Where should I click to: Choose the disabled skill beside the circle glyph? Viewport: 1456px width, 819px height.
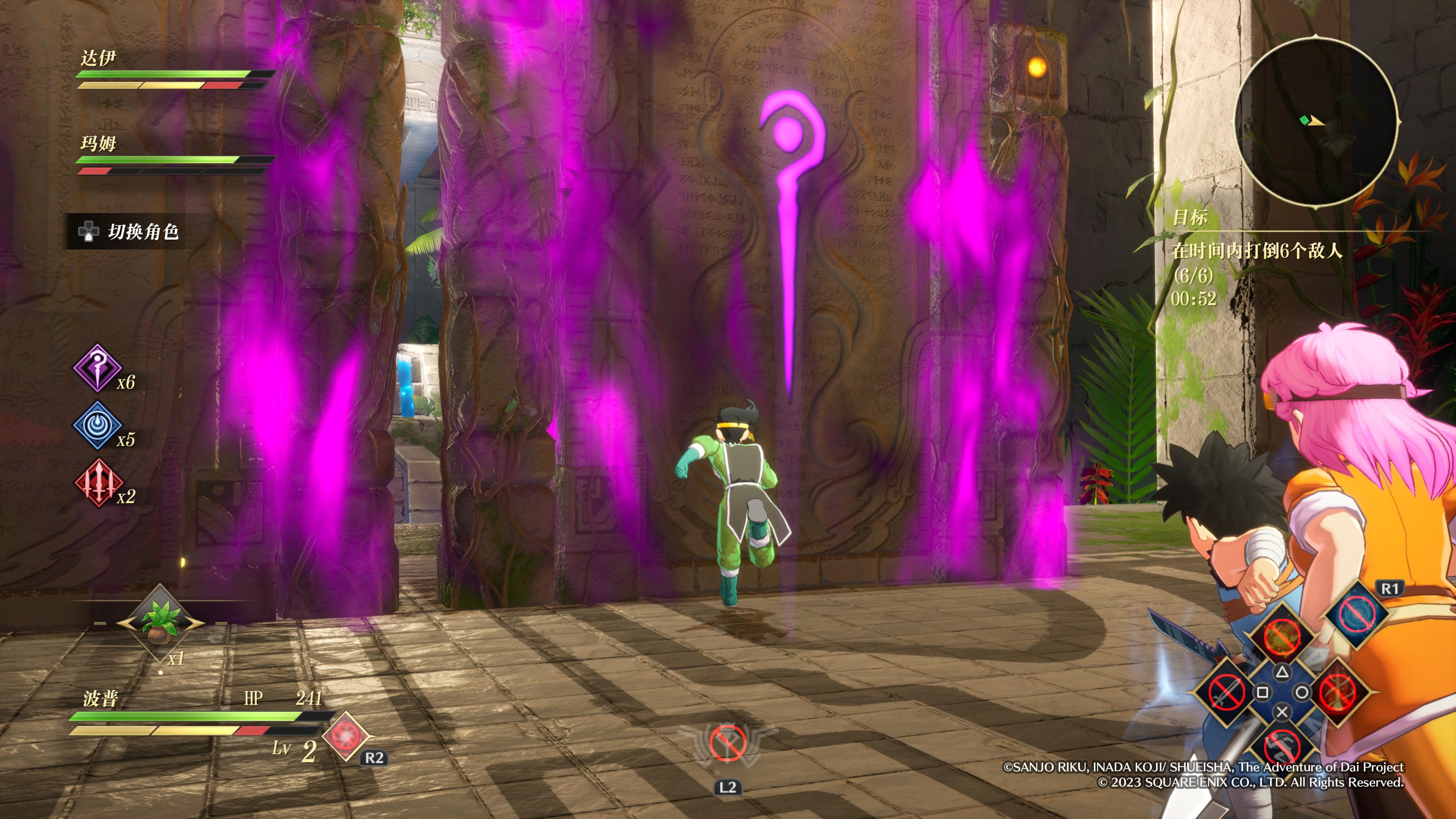tap(1338, 692)
